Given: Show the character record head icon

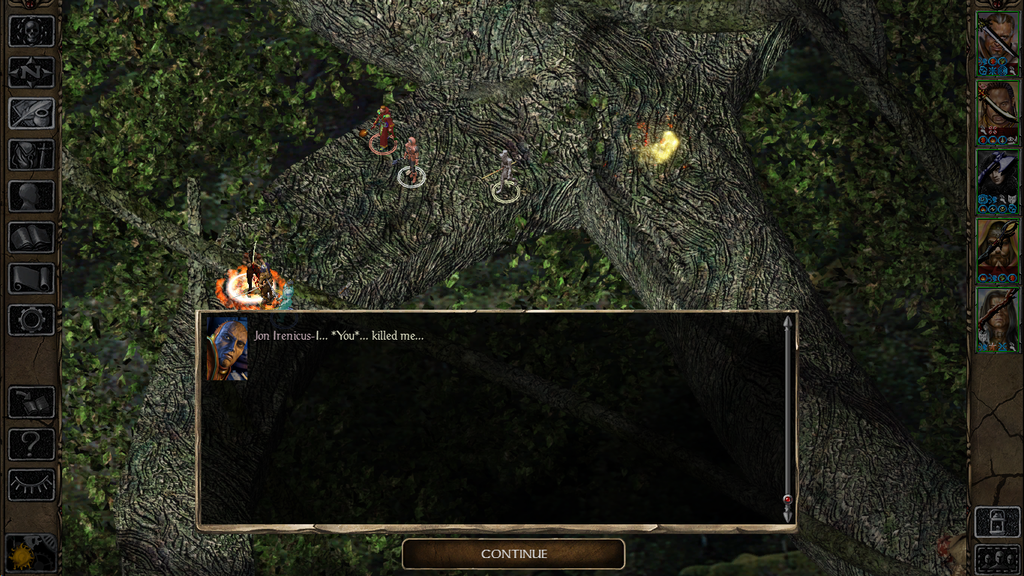Looking at the screenshot, I should click(31, 196).
